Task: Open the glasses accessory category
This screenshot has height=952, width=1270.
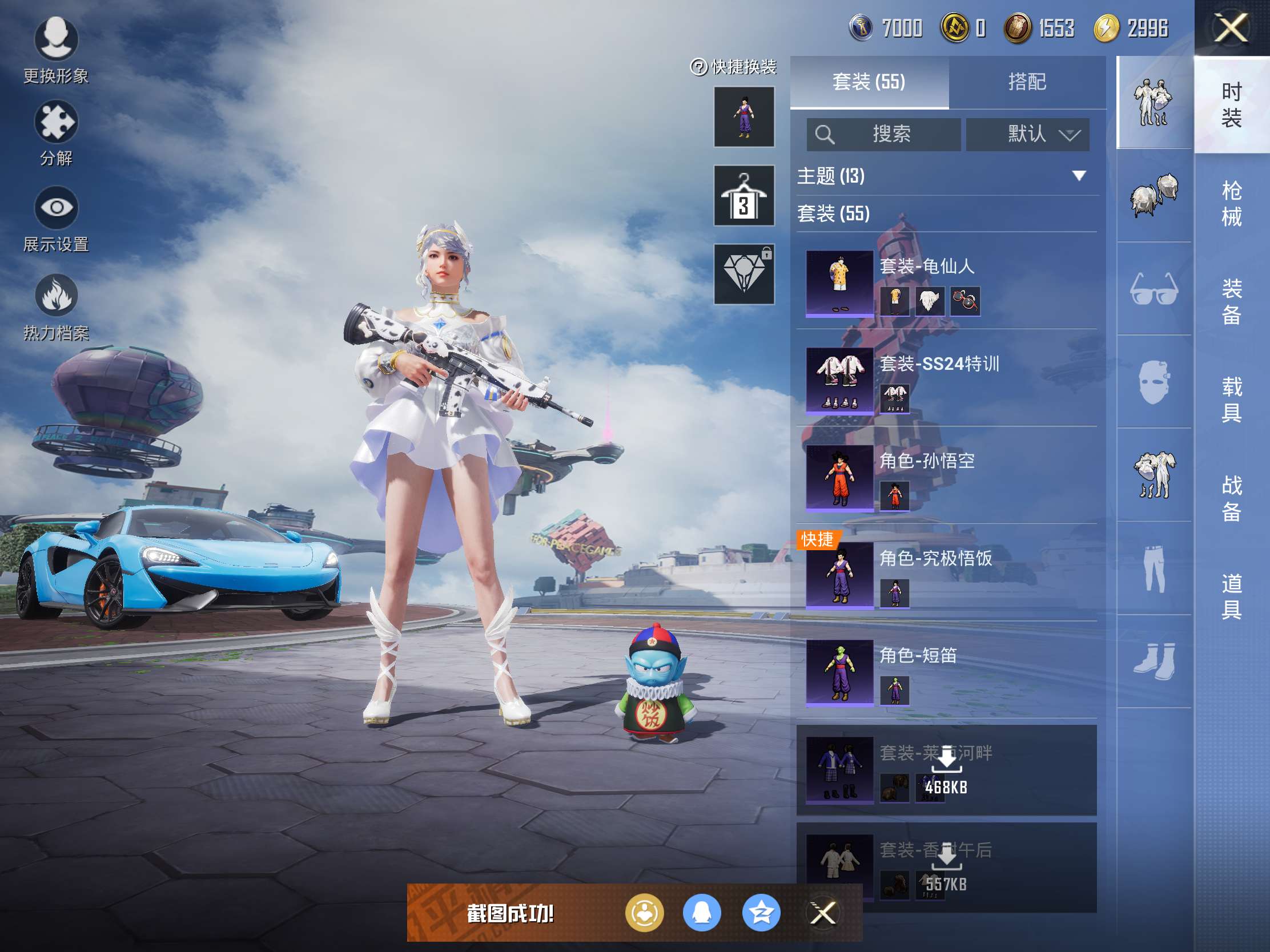Action: pos(1154,289)
